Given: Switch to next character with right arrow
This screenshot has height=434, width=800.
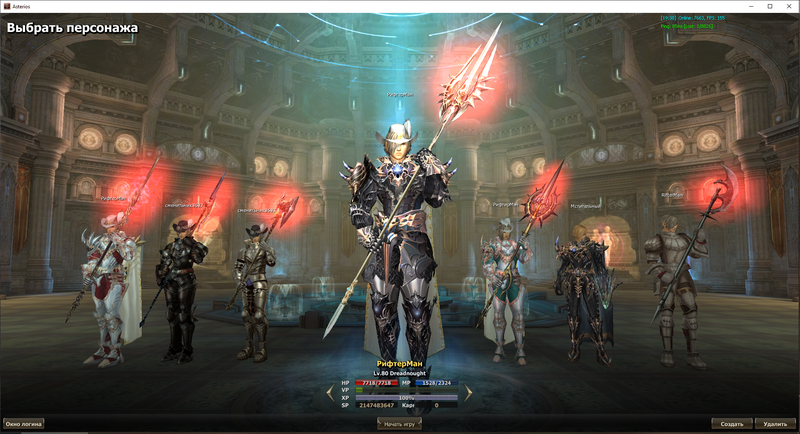Looking at the screenshot, I should [467, 394].
